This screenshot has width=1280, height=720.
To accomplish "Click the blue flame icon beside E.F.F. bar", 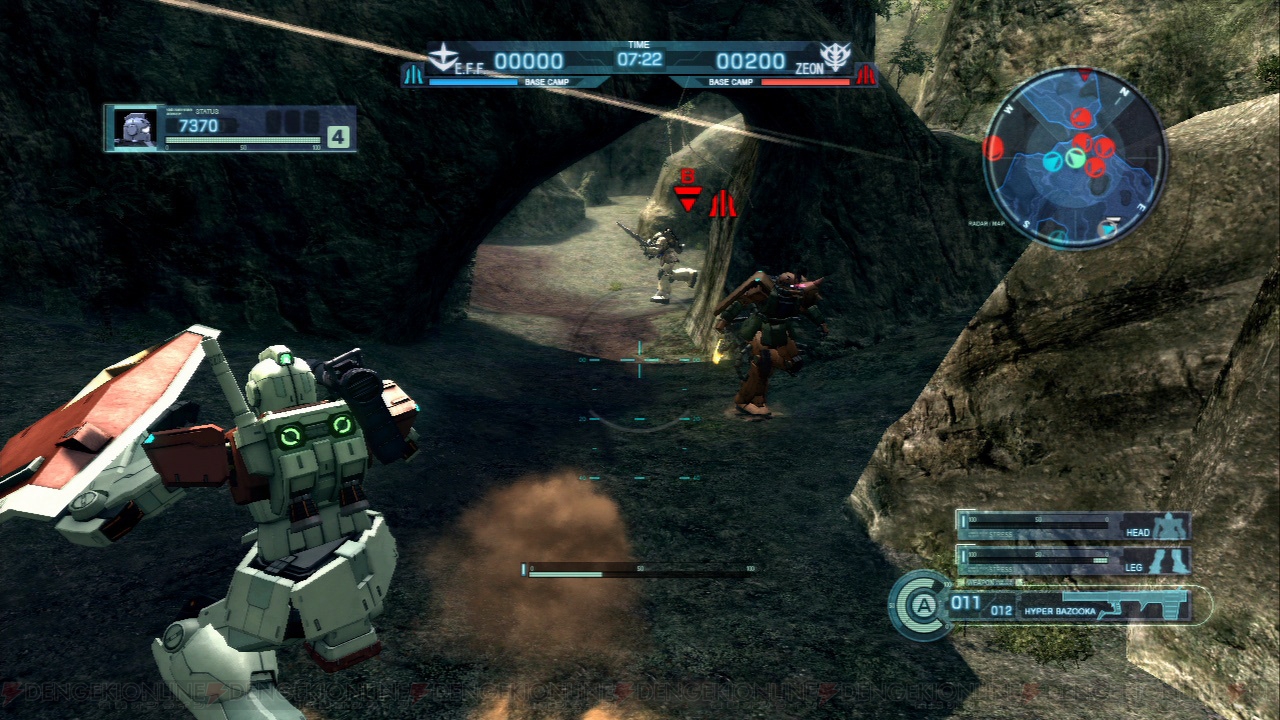I will (x=414, y=73).
